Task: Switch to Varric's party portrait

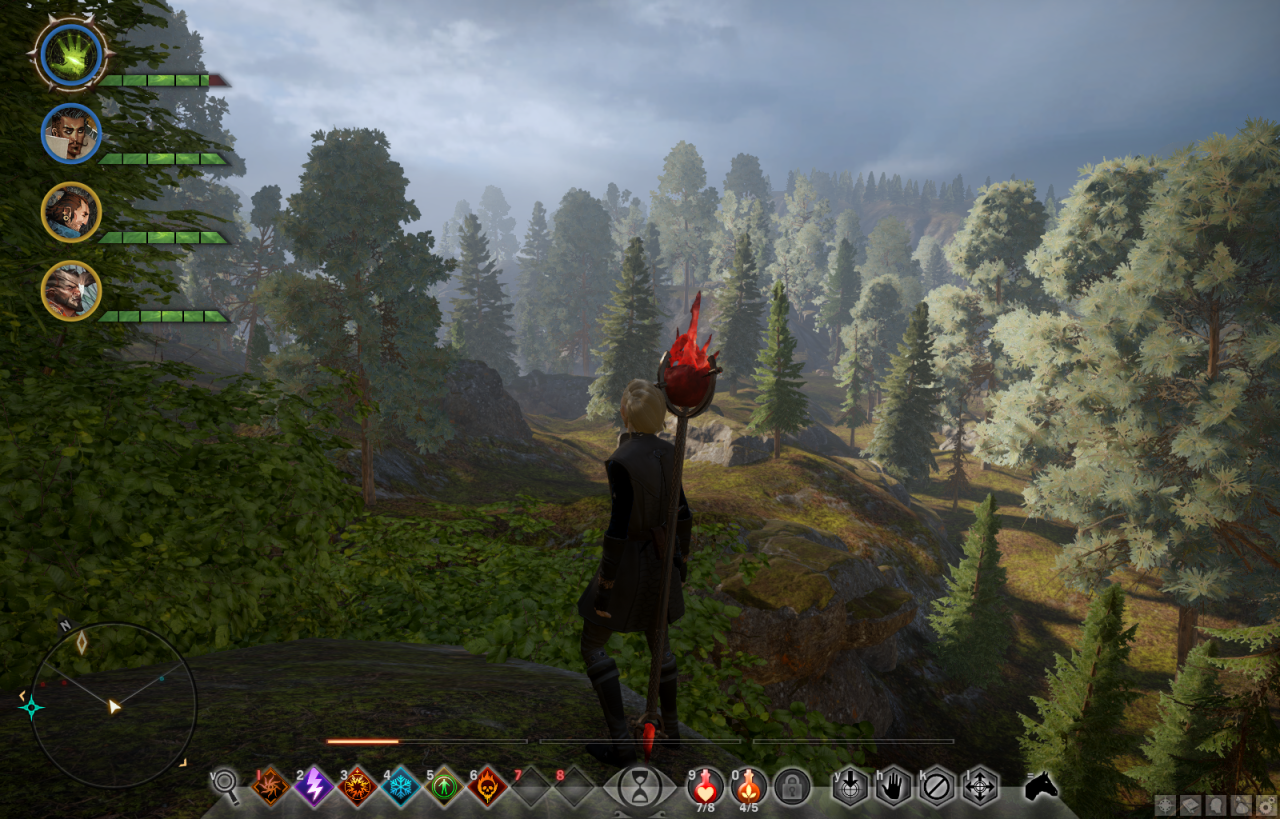Action: tap(71, 212)
